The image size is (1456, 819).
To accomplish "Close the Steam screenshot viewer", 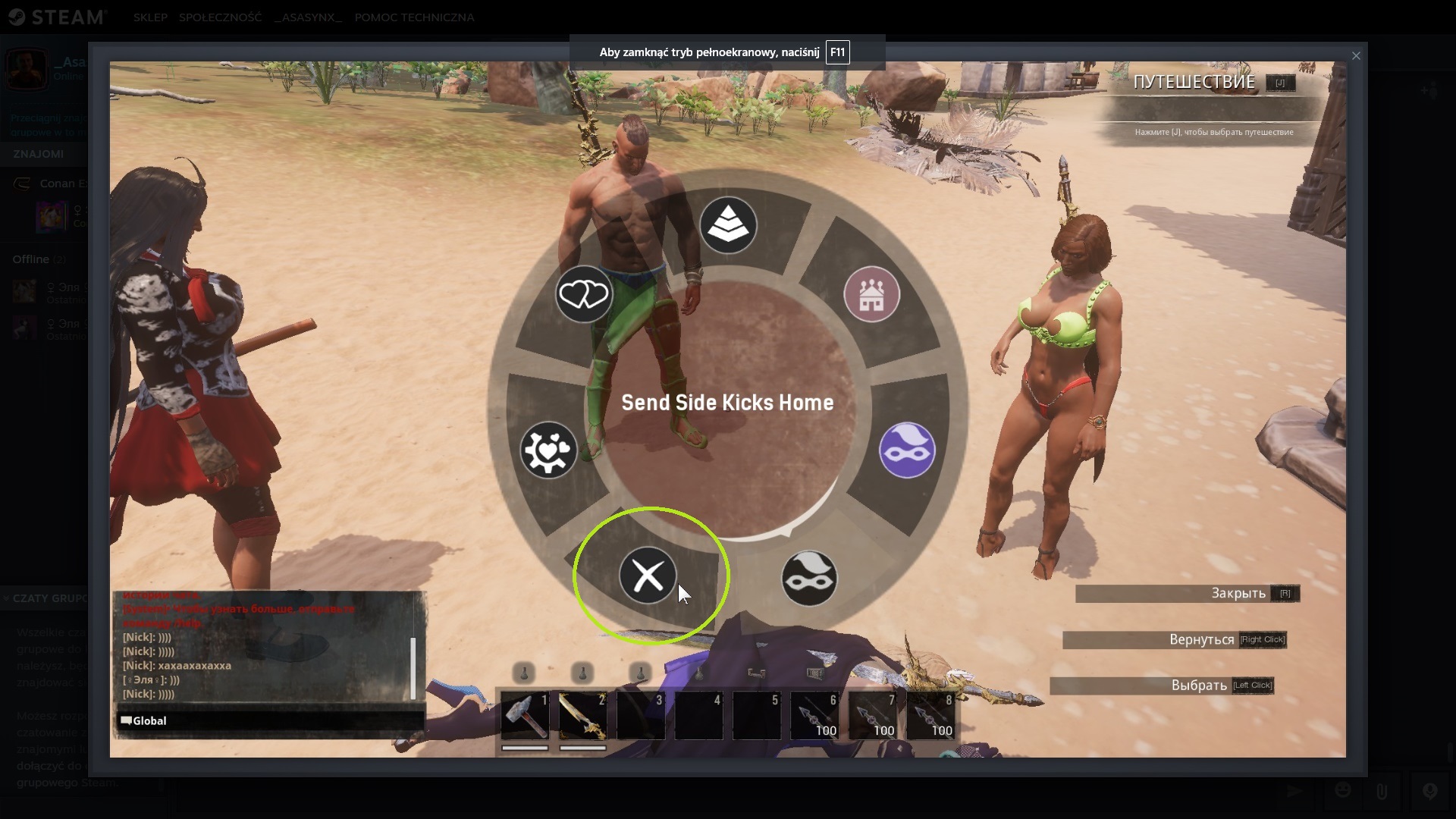I will click(1356, 56).
